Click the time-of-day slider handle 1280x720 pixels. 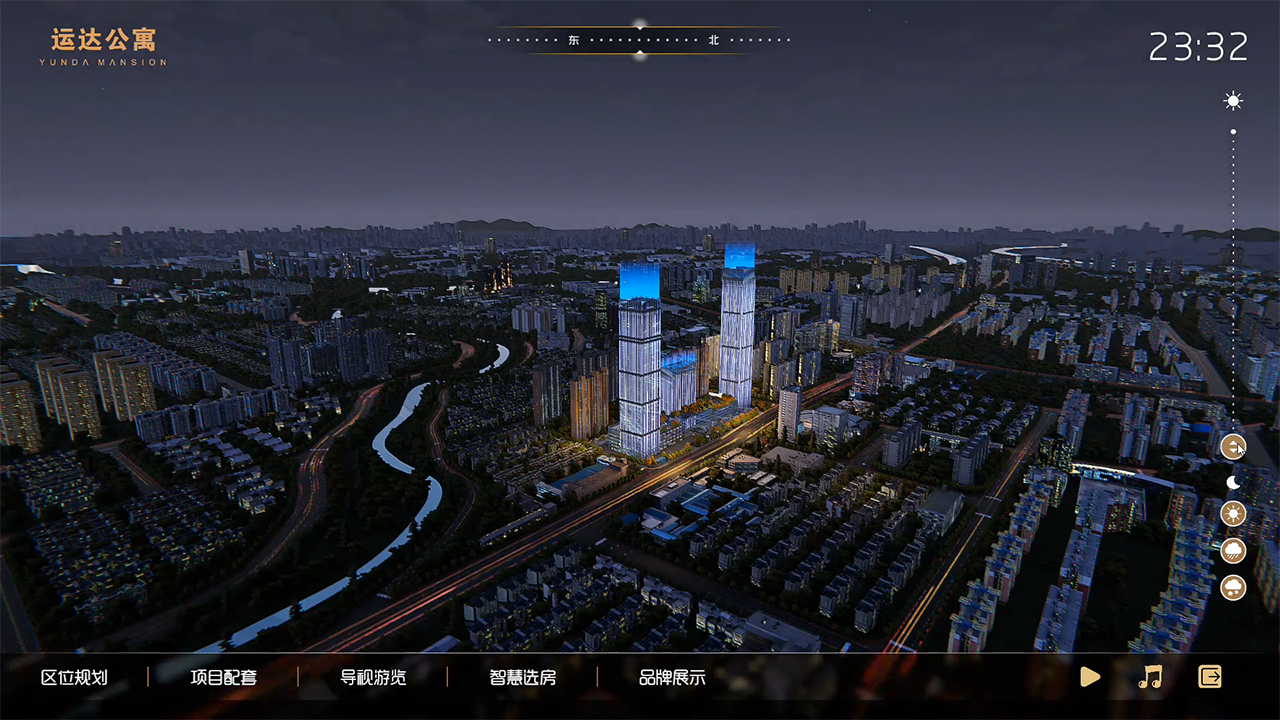click(1233, 446)
